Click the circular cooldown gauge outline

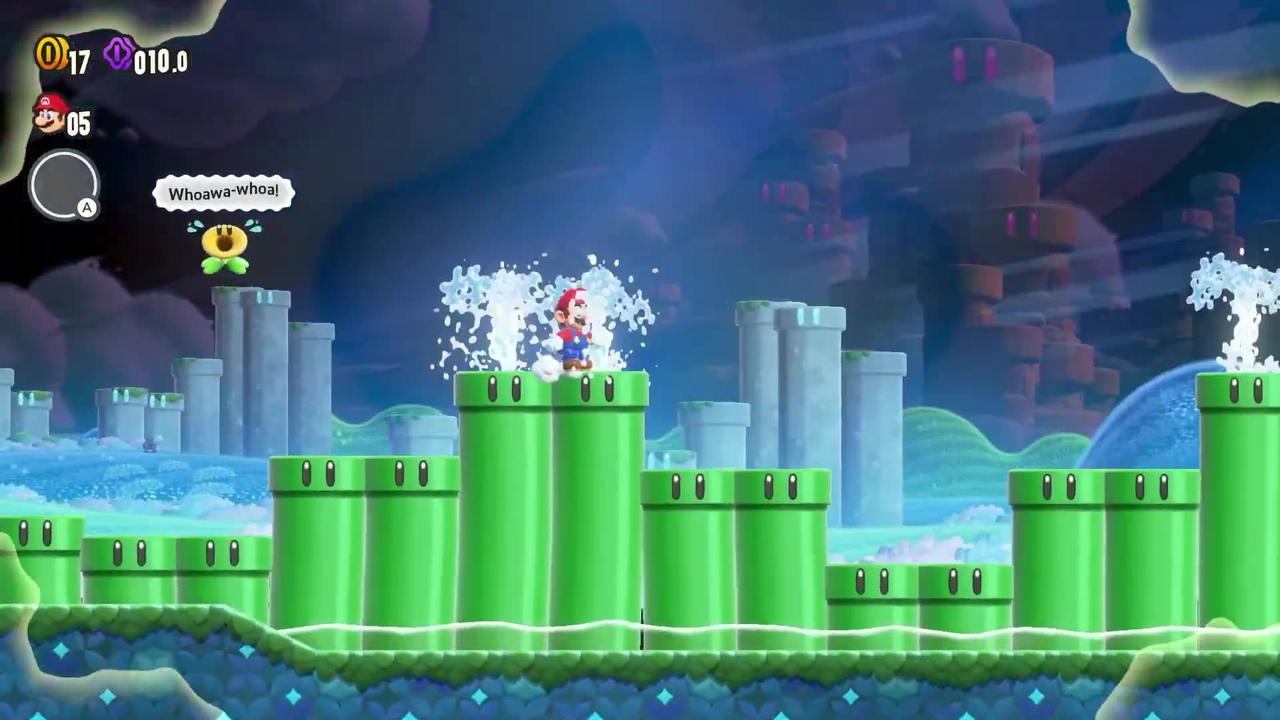[x=65, y=185]
